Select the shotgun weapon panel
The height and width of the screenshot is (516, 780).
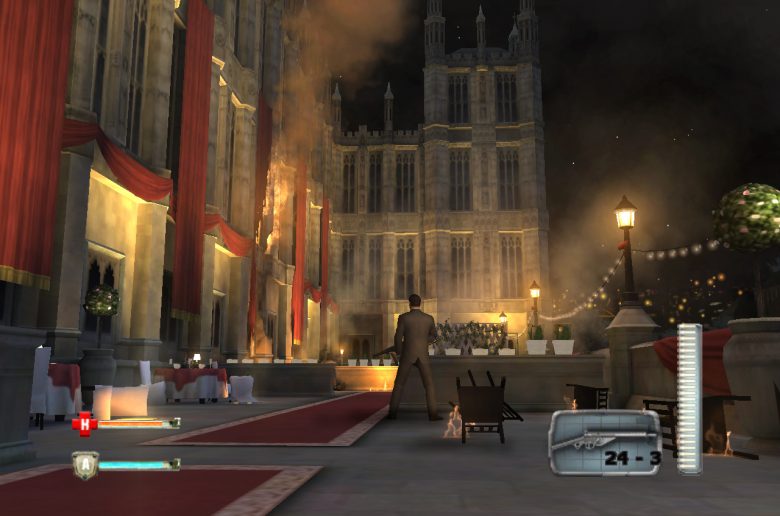[x=604, y=442]
